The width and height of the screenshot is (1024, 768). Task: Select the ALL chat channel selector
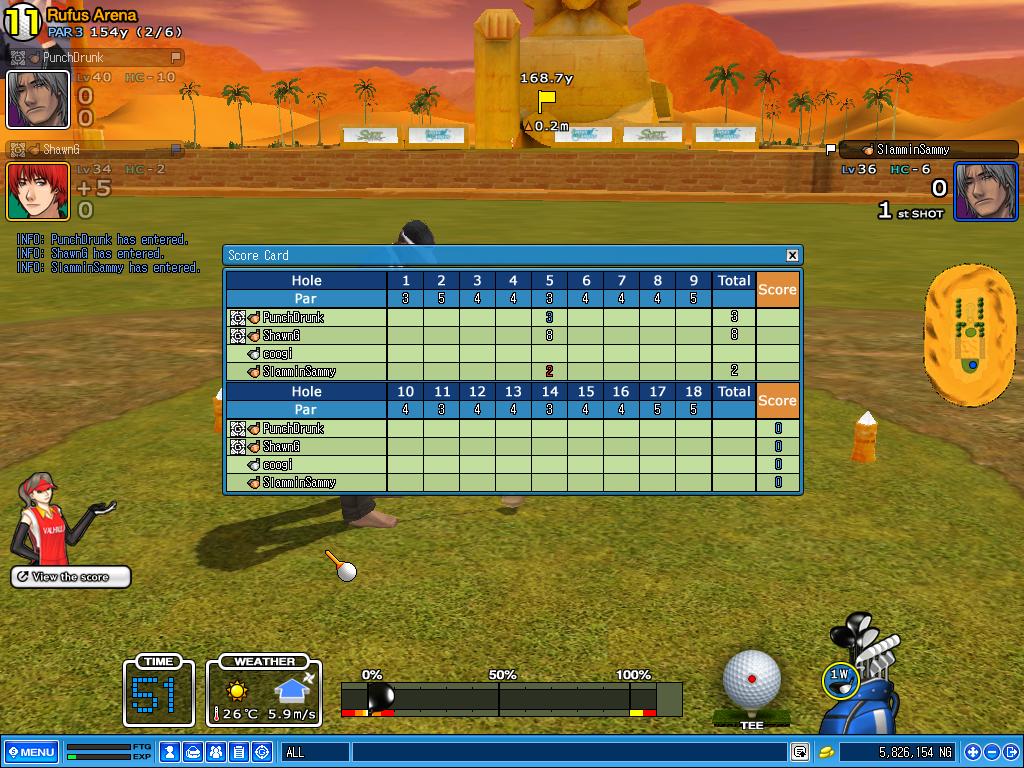pyautogui.click(x=315, y=752)
